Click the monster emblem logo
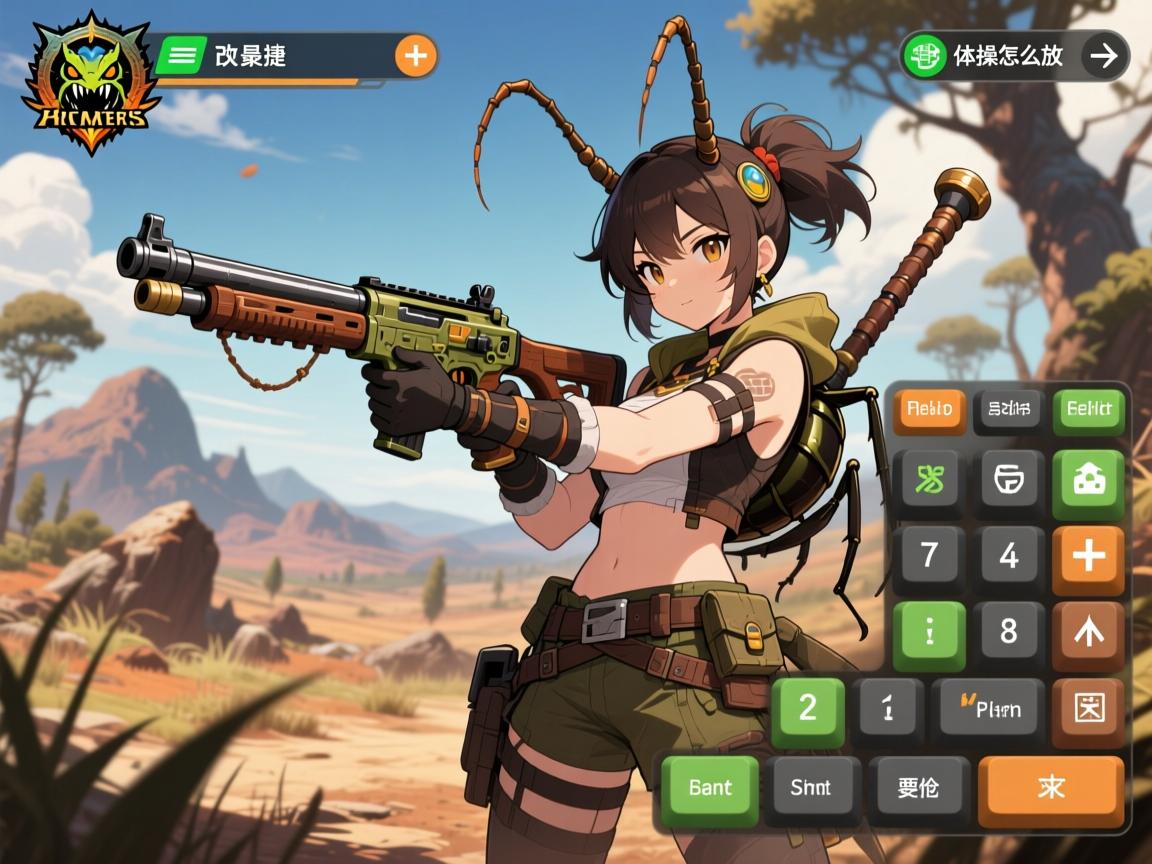The width and height of the screenshot is (1152, 864). tap(90, 83)
